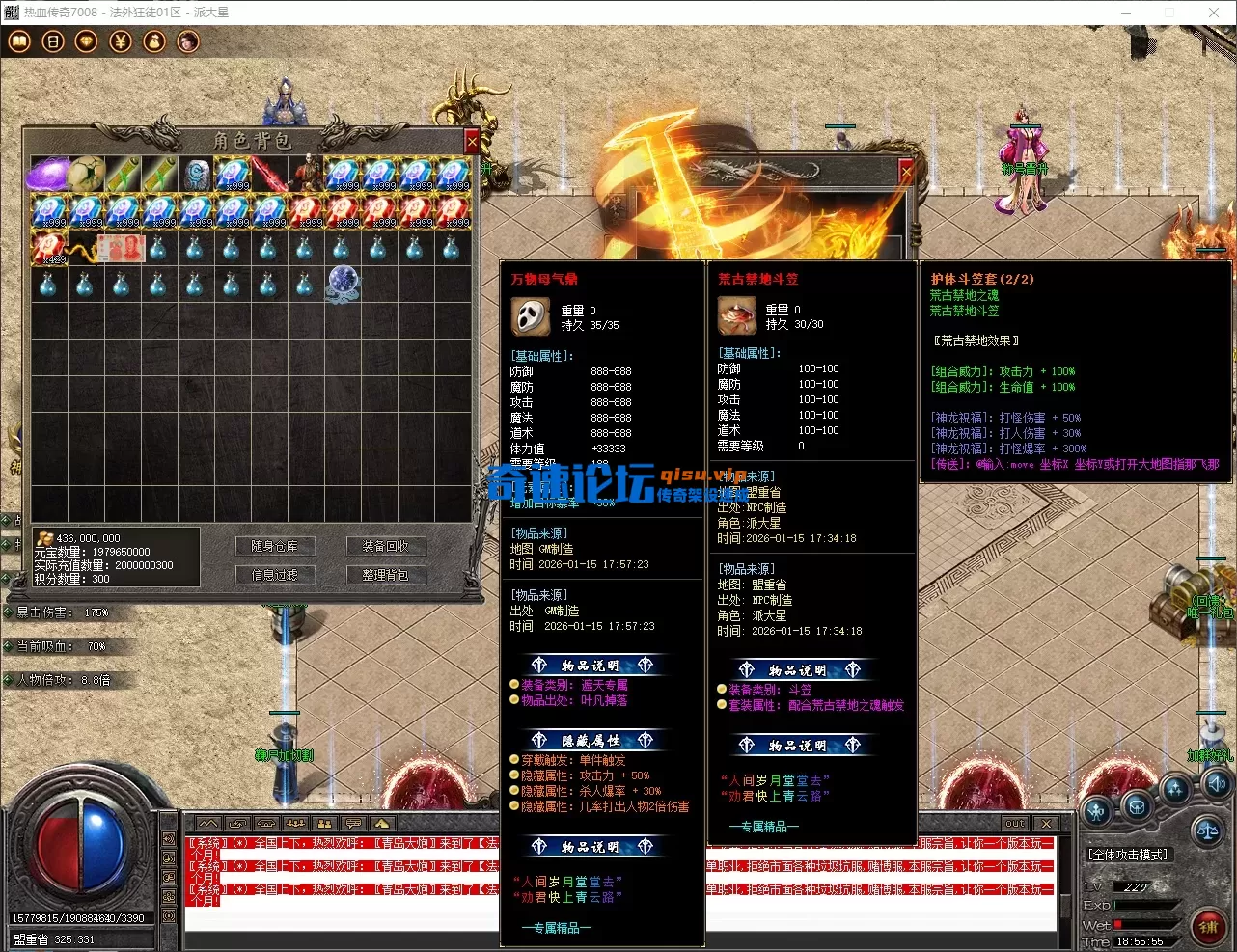Click the 装备回收 equipment recycle button
Viewport: 1237px width, 952px height.
[385, 546]
